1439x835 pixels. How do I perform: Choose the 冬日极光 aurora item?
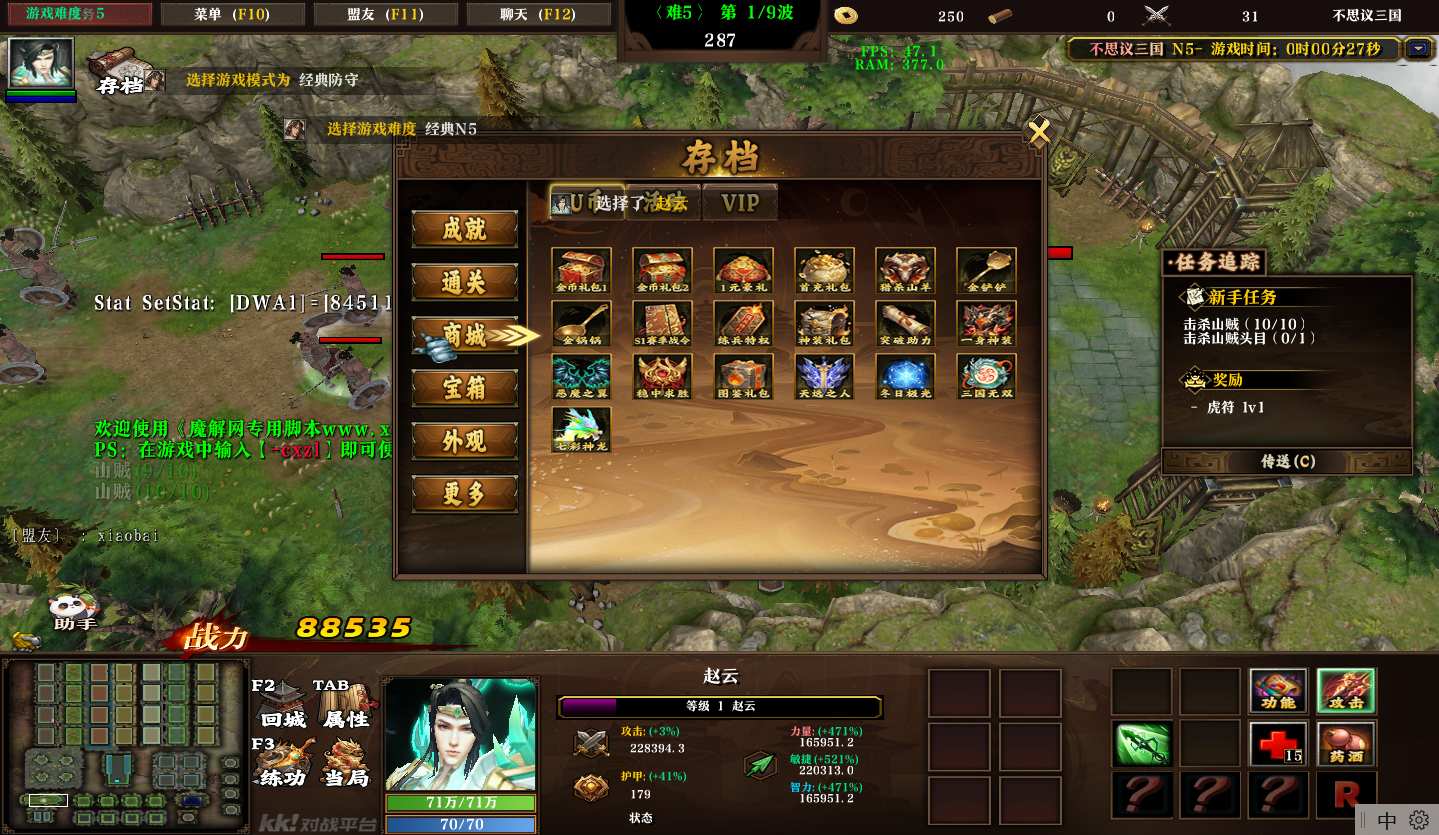point(905,376)
